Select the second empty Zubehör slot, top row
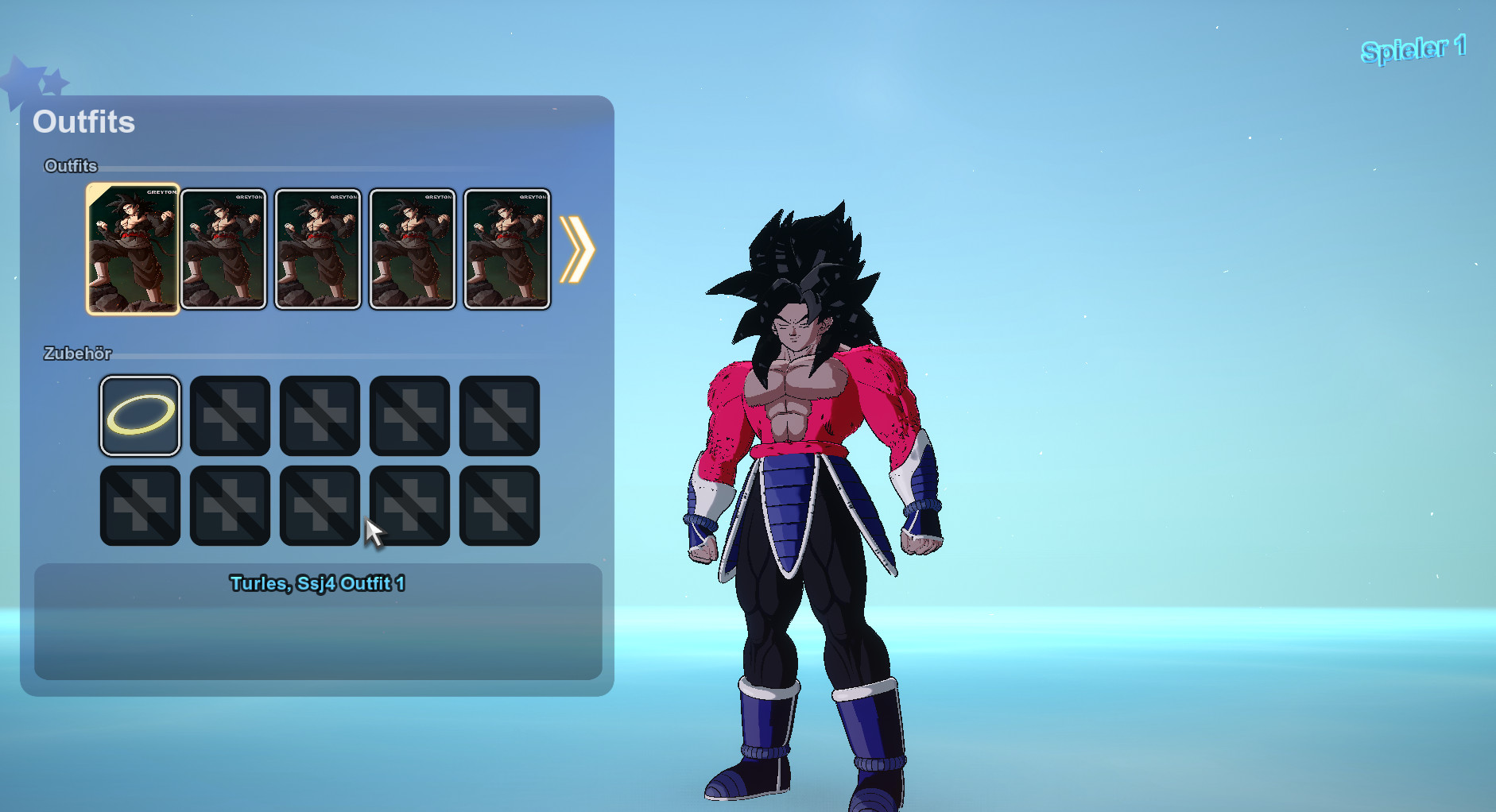This screenshot has width=1496, height=812. [320, 415]
